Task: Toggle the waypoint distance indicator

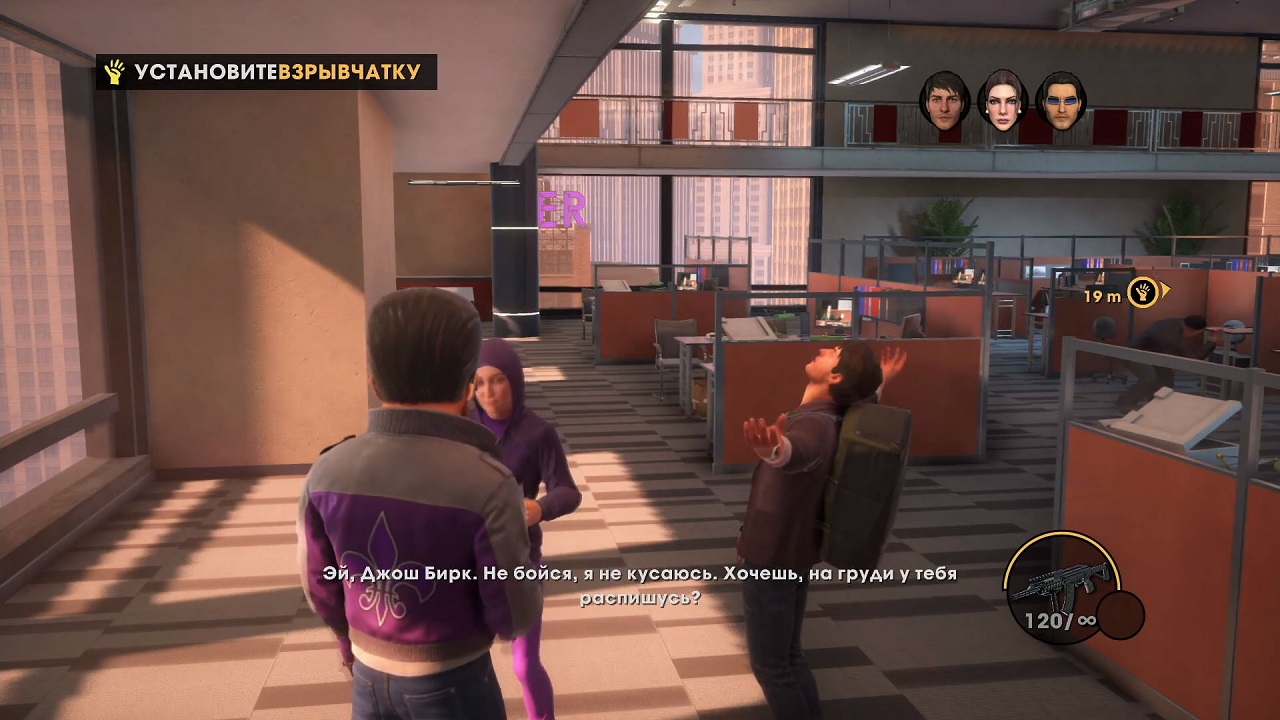Action: 1105,296
